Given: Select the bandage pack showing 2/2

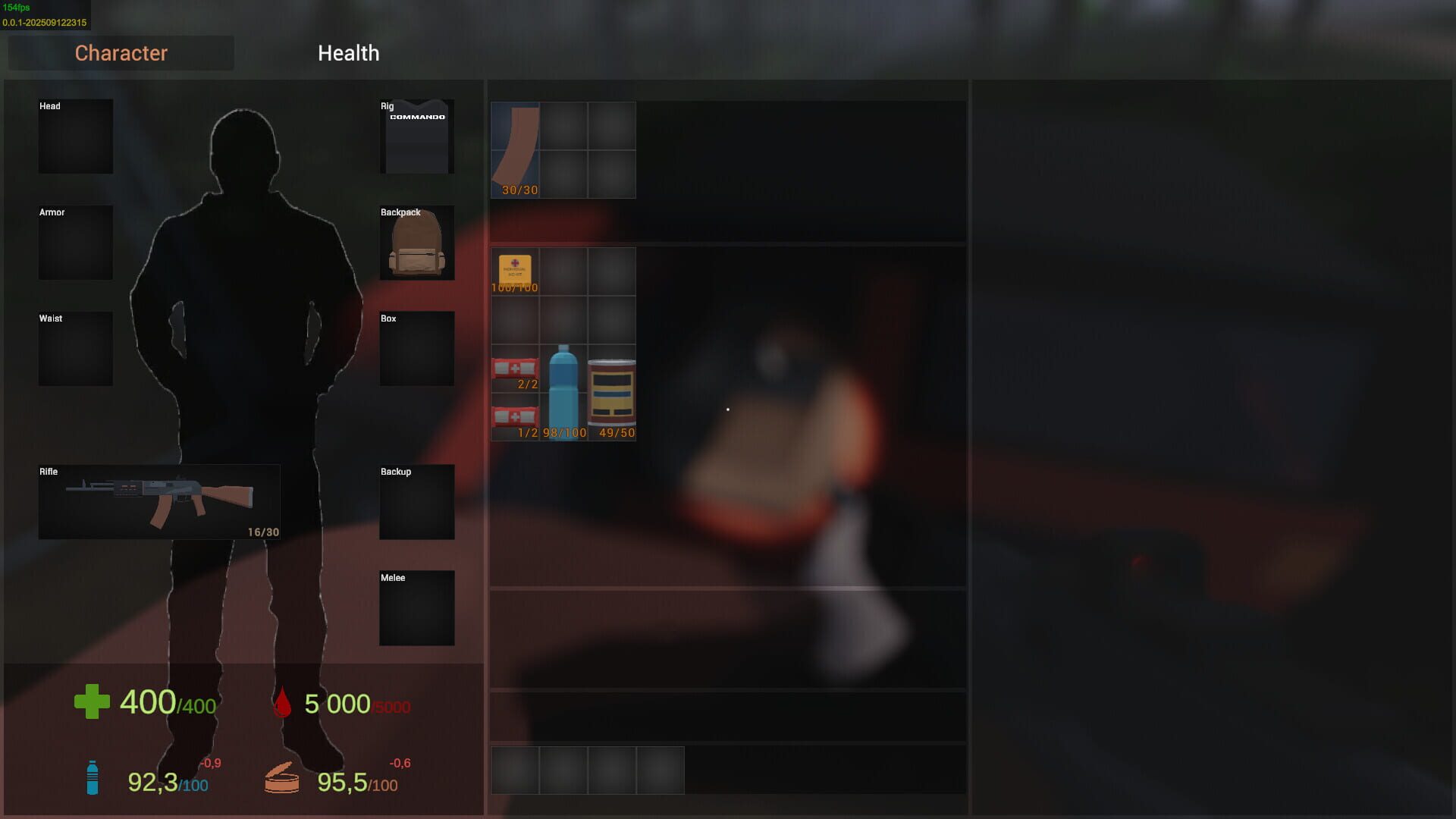Looking at the screenshot, I should (x=515, y=370).
